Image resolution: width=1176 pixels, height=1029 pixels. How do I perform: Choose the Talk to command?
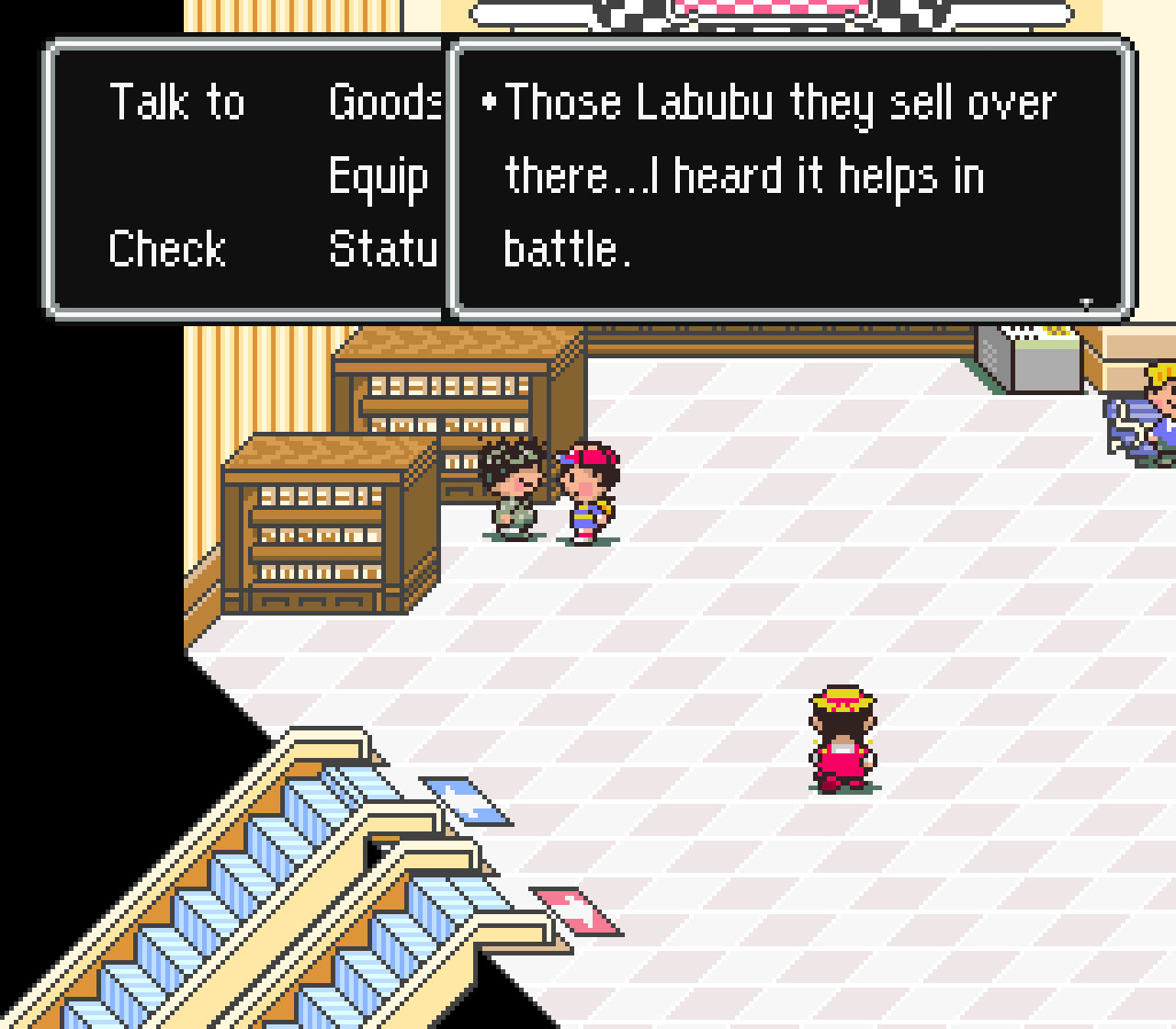[x=177, y=103]
